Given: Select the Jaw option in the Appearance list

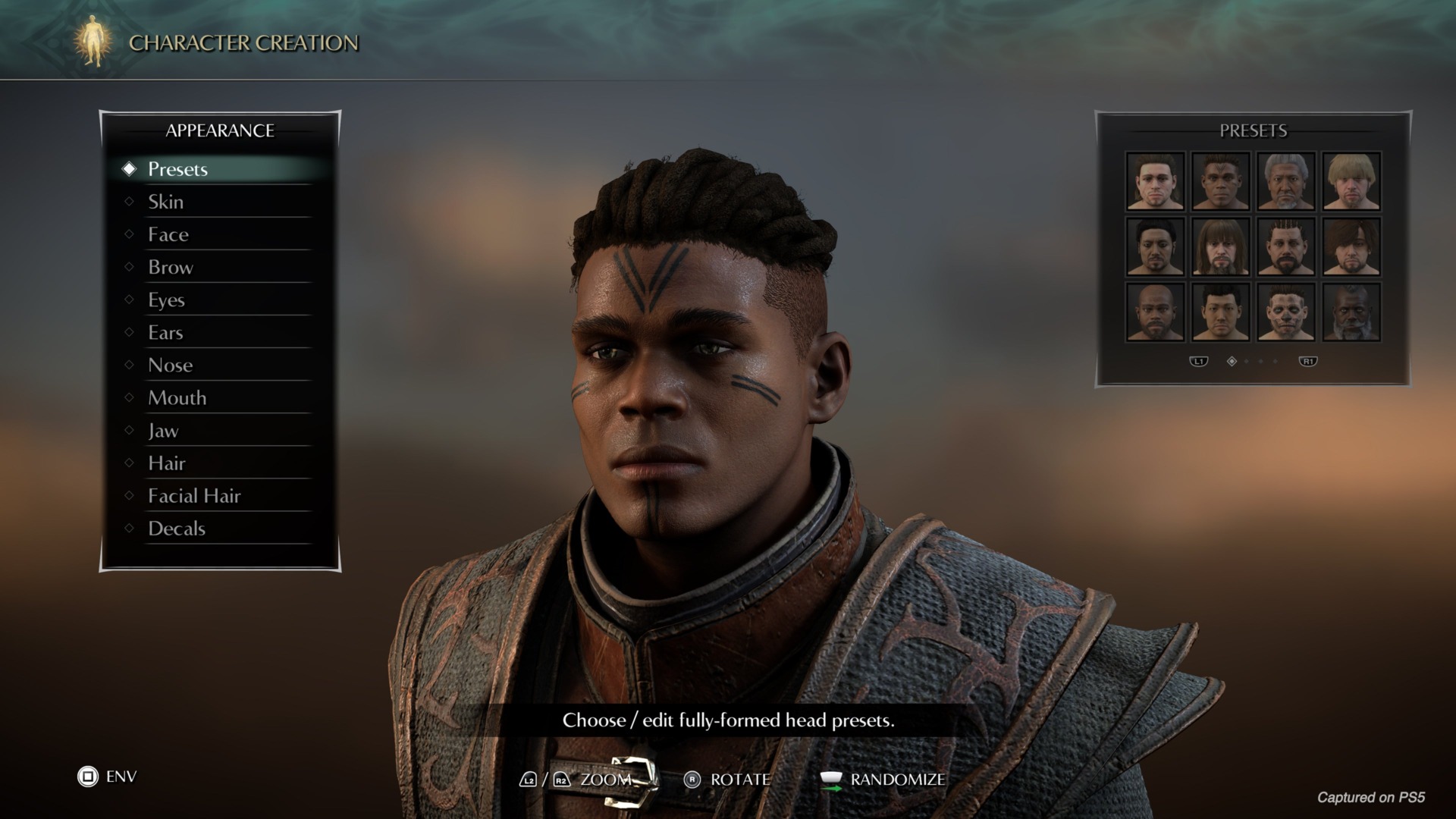Looking at the screenshot, I should (162, 430).
